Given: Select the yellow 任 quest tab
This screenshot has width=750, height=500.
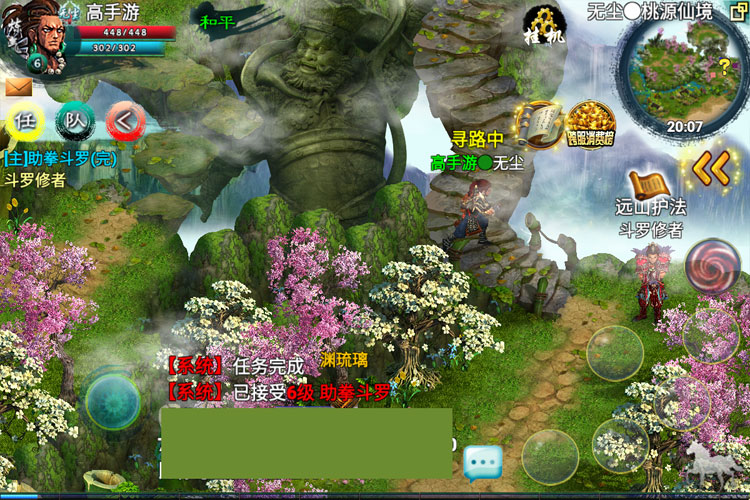Looking at the screenshot, I should click(x=25, y=121).
